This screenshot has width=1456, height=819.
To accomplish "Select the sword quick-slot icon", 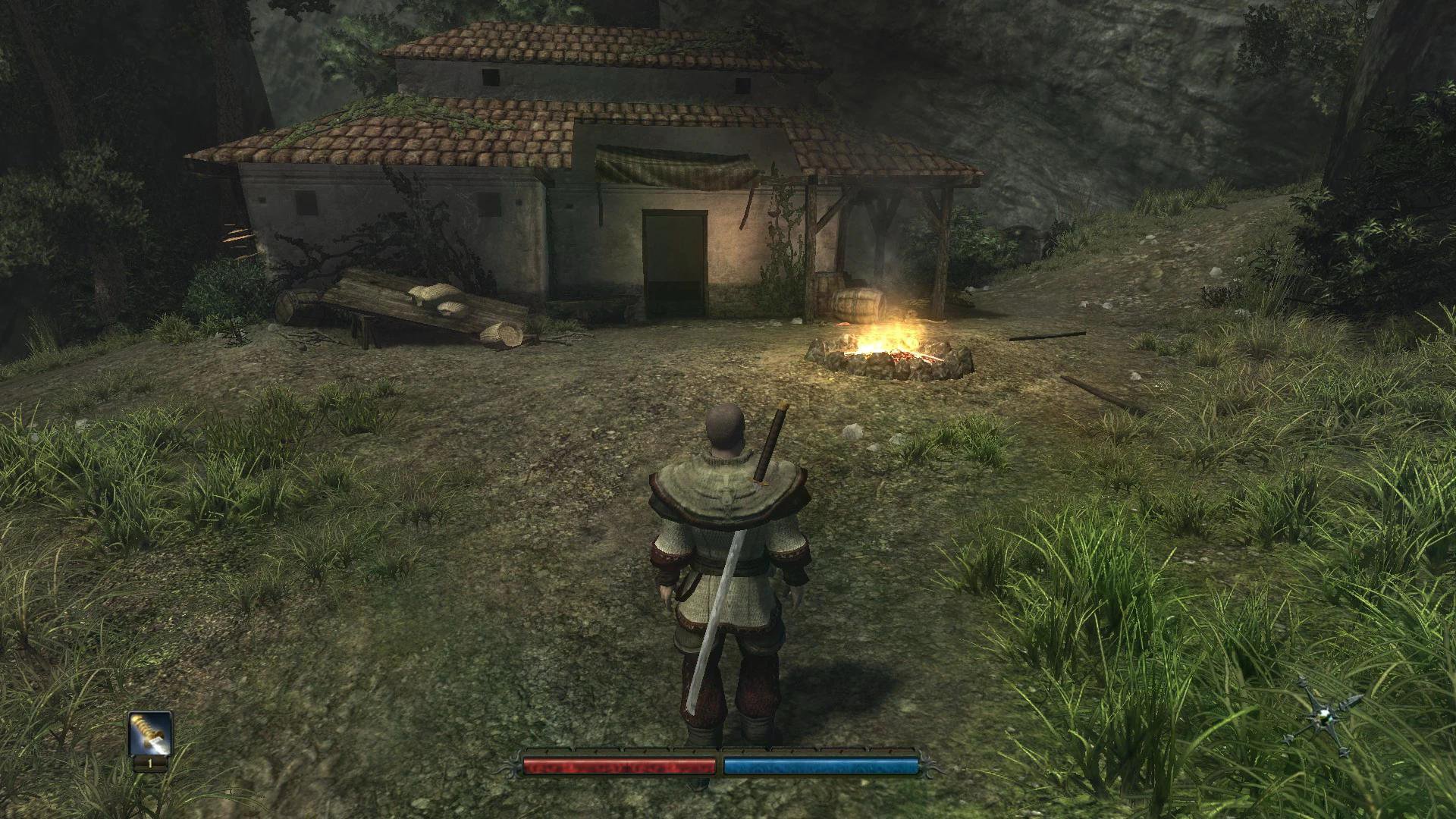I will [150, 733].
